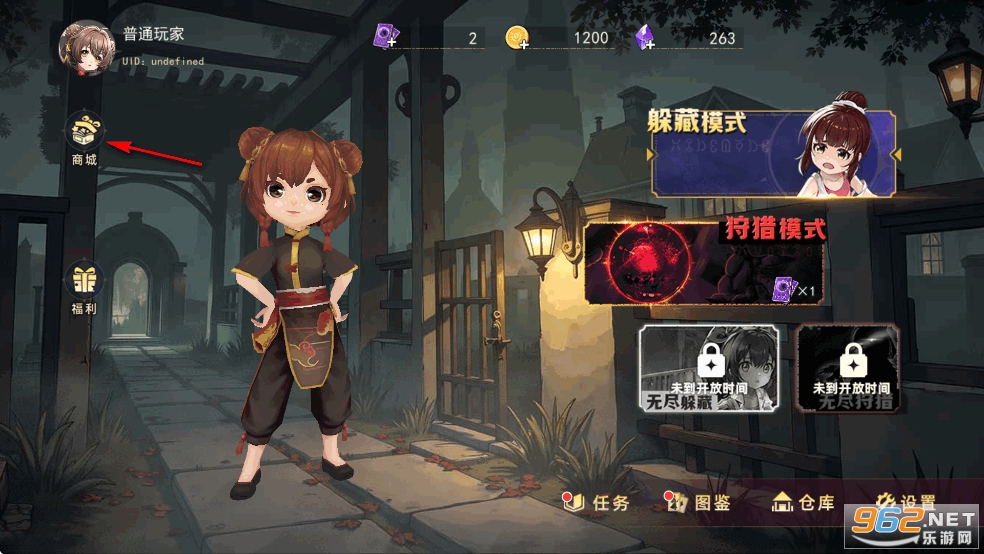
Task: Open the 图鉴 collection book
Action: (699, 502)
